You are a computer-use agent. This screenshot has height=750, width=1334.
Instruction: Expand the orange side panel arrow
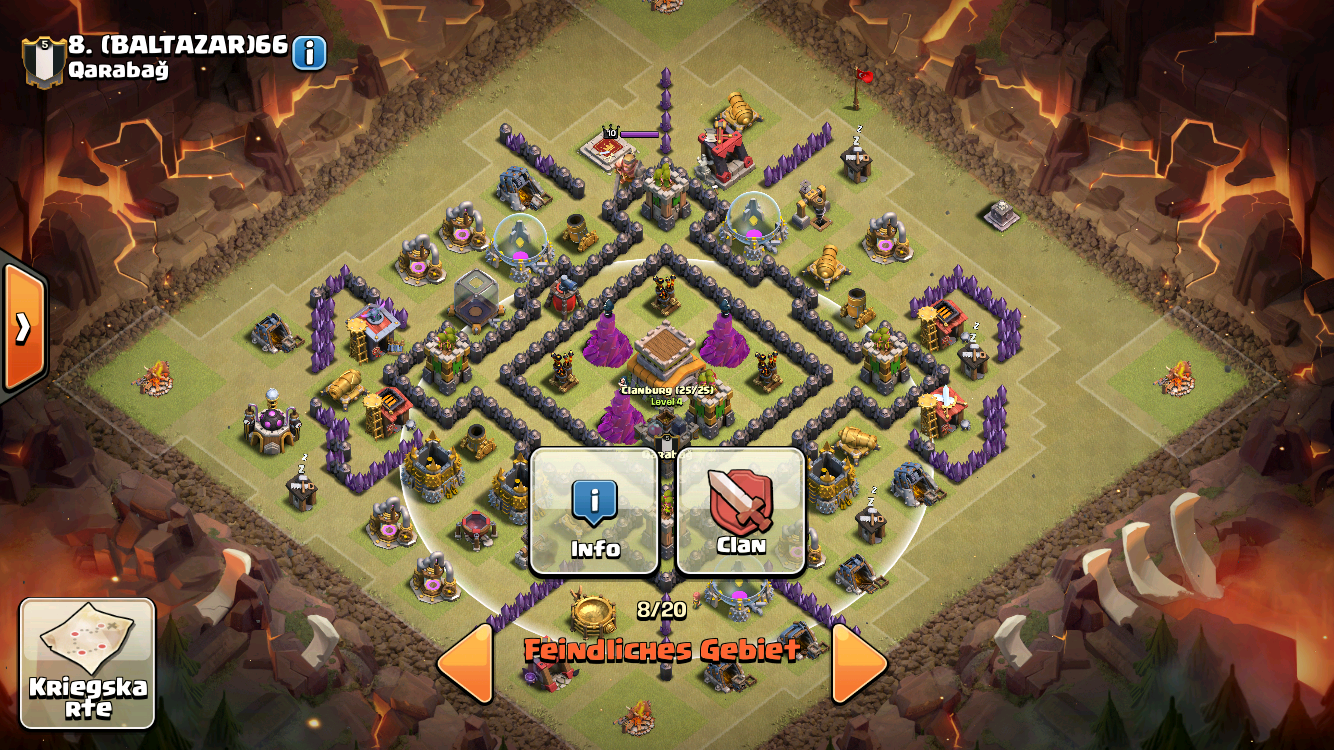click(x=22, y=327)
